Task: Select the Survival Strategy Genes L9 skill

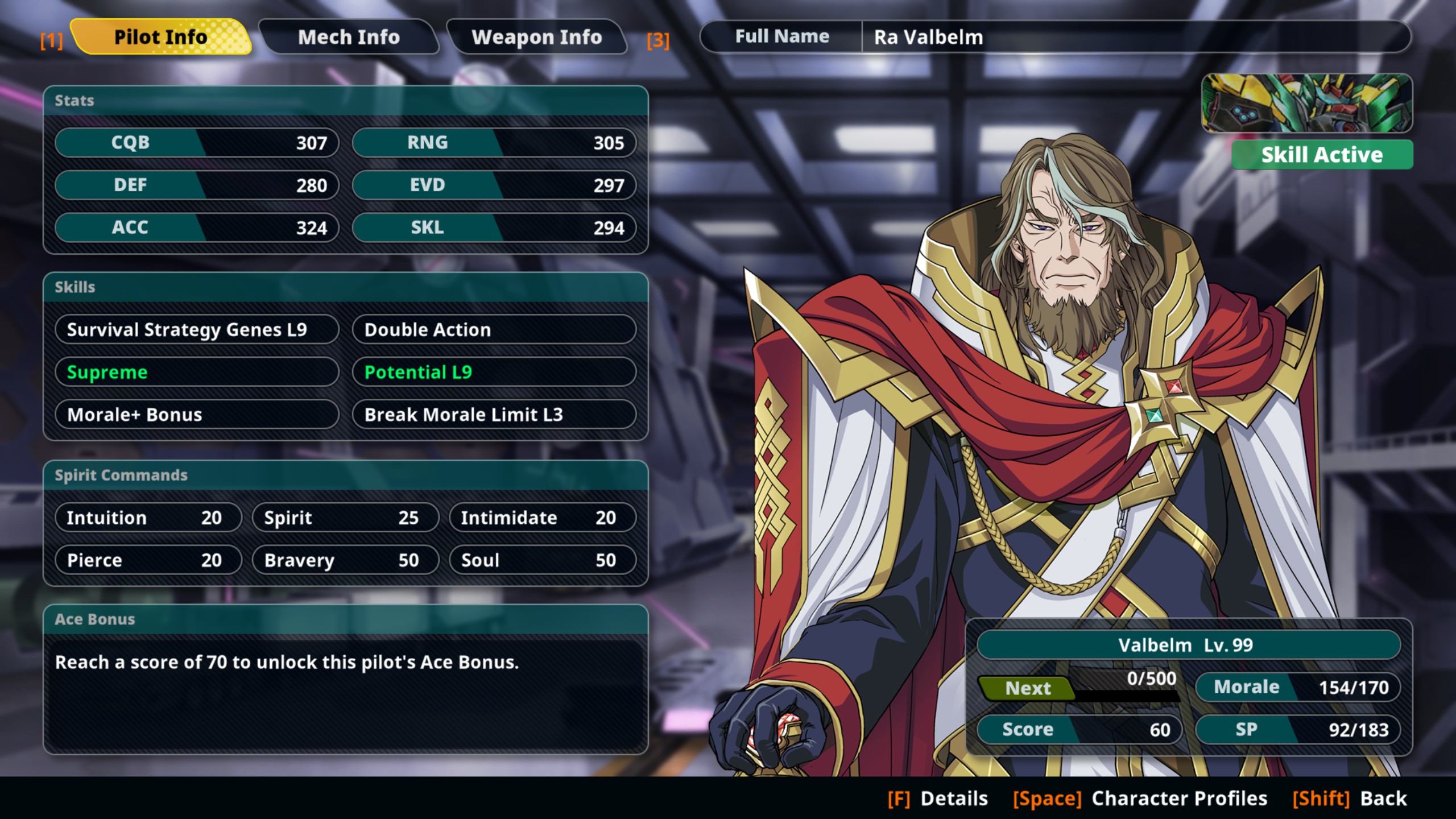Action: point(197,330)
